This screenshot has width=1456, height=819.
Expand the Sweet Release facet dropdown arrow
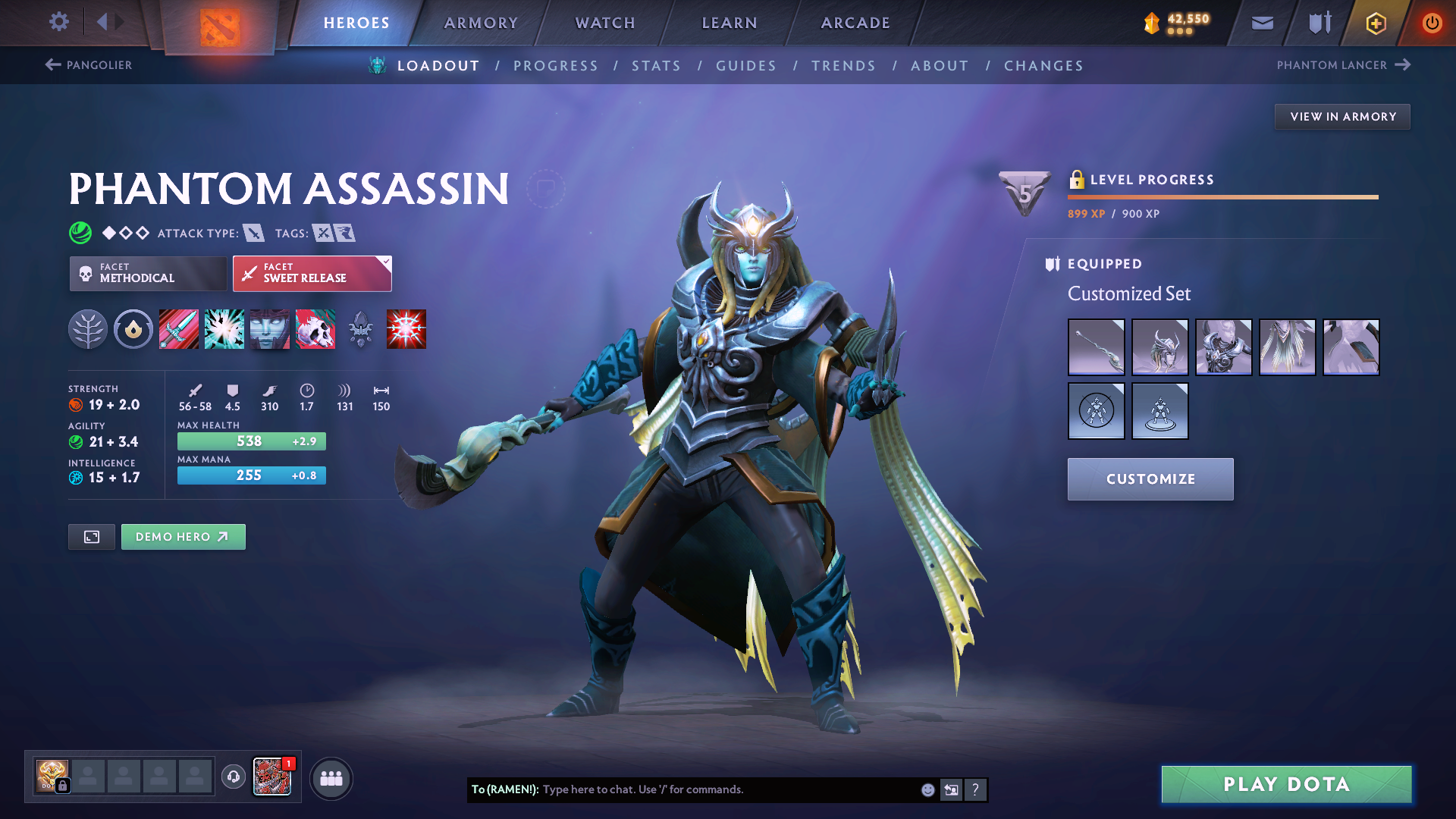tap(386, 262)
